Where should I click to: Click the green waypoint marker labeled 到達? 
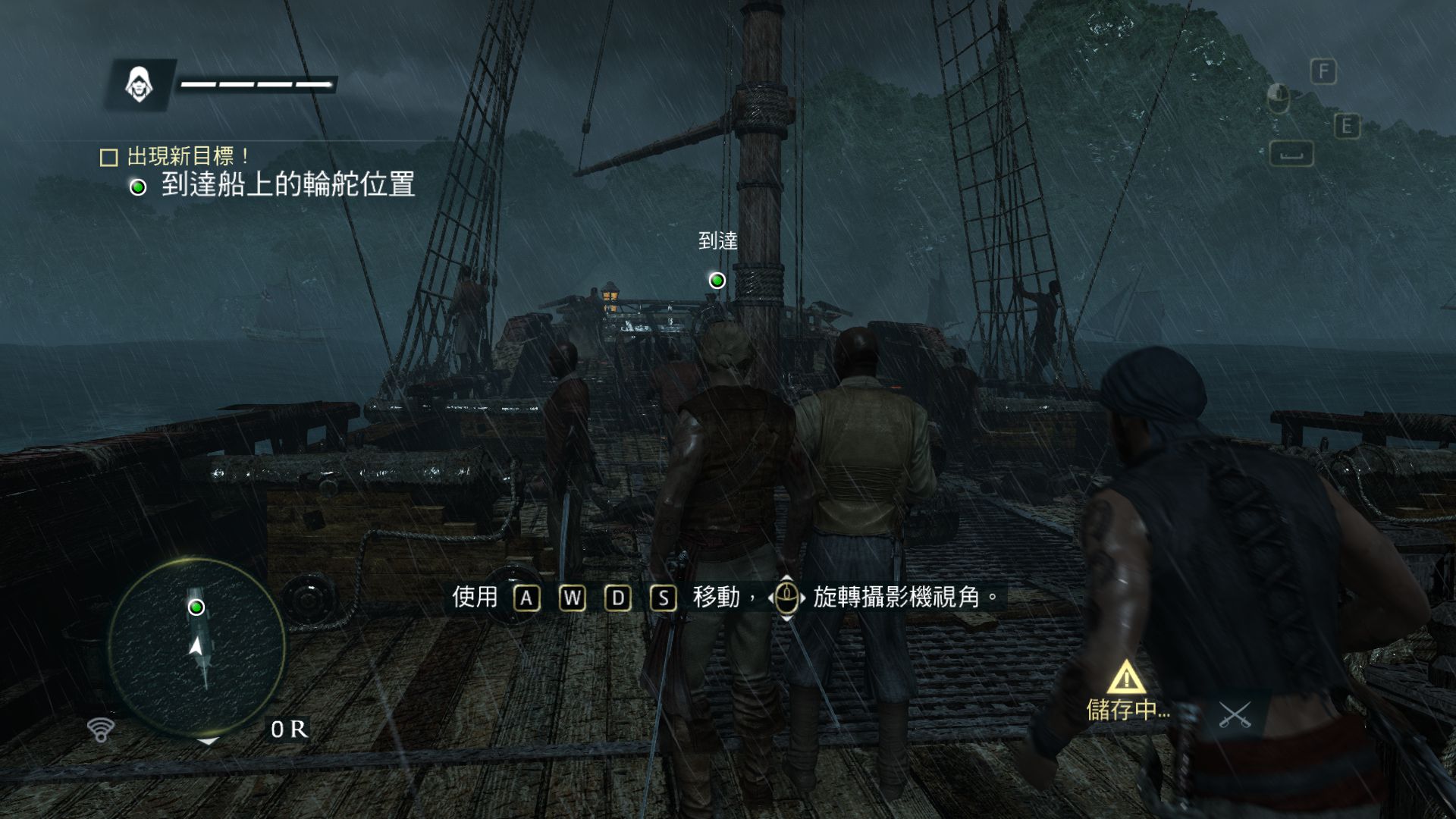(x=717, y=281)
